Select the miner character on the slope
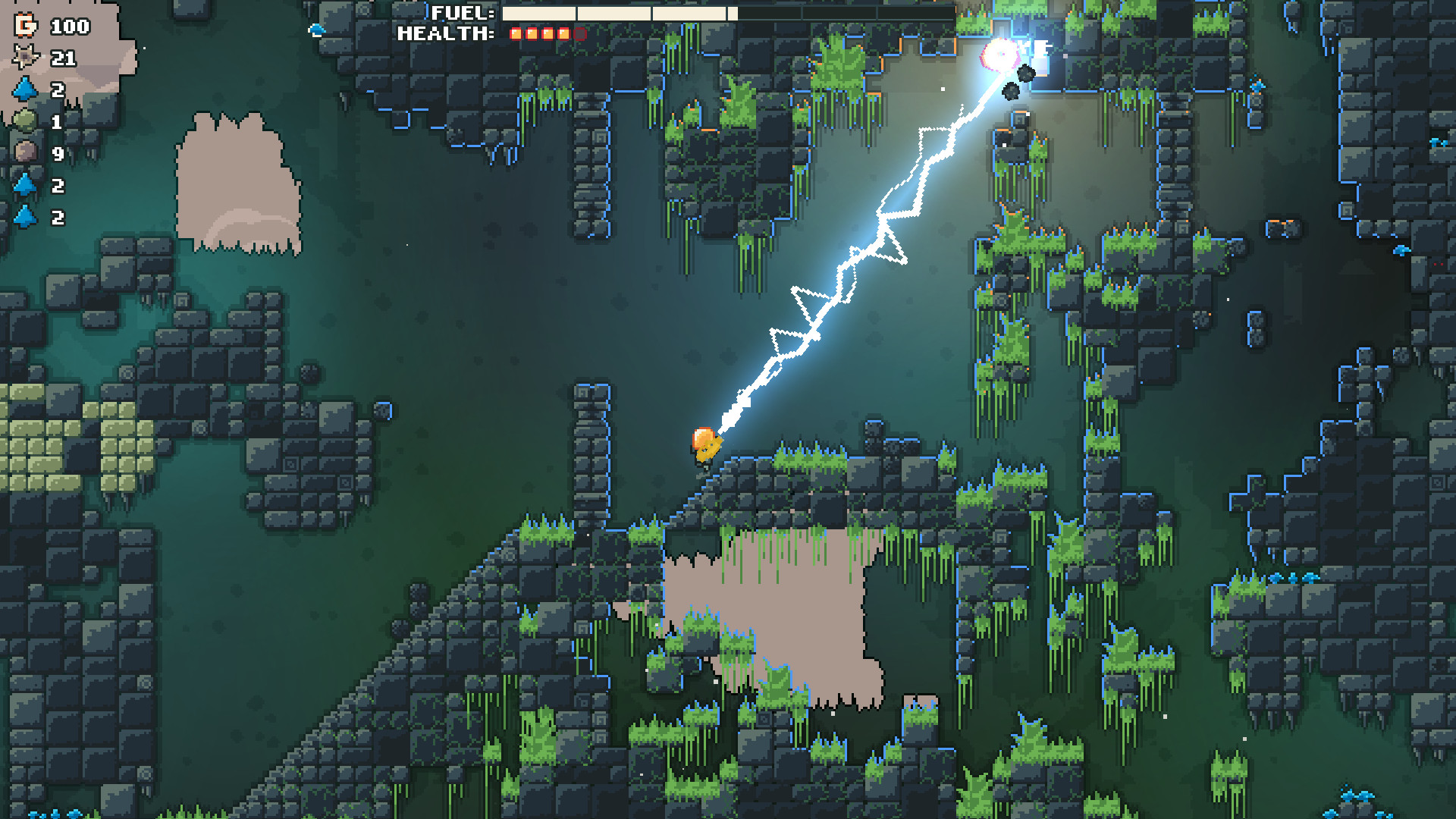This screenshot has width=1456, height=819. pyautogui.click(x=704, y=446)
